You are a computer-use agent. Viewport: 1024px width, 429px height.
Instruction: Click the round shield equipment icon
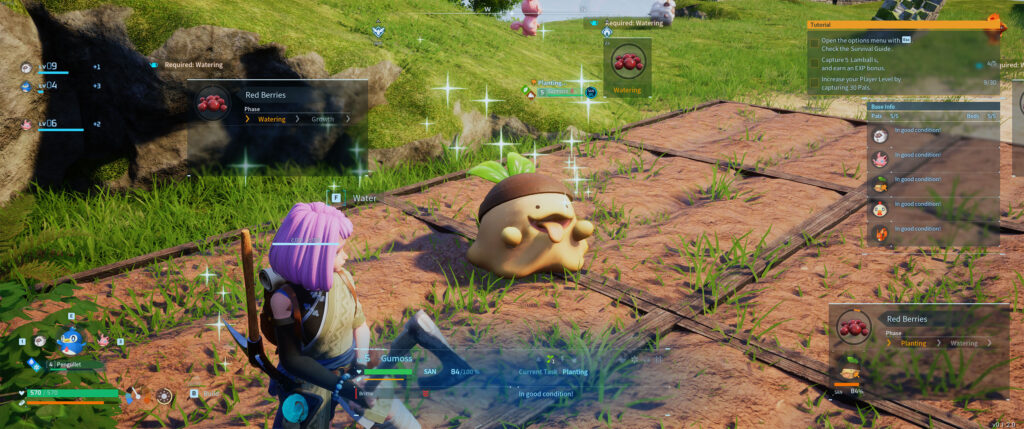pyautogui.click(x=164, y=395)
